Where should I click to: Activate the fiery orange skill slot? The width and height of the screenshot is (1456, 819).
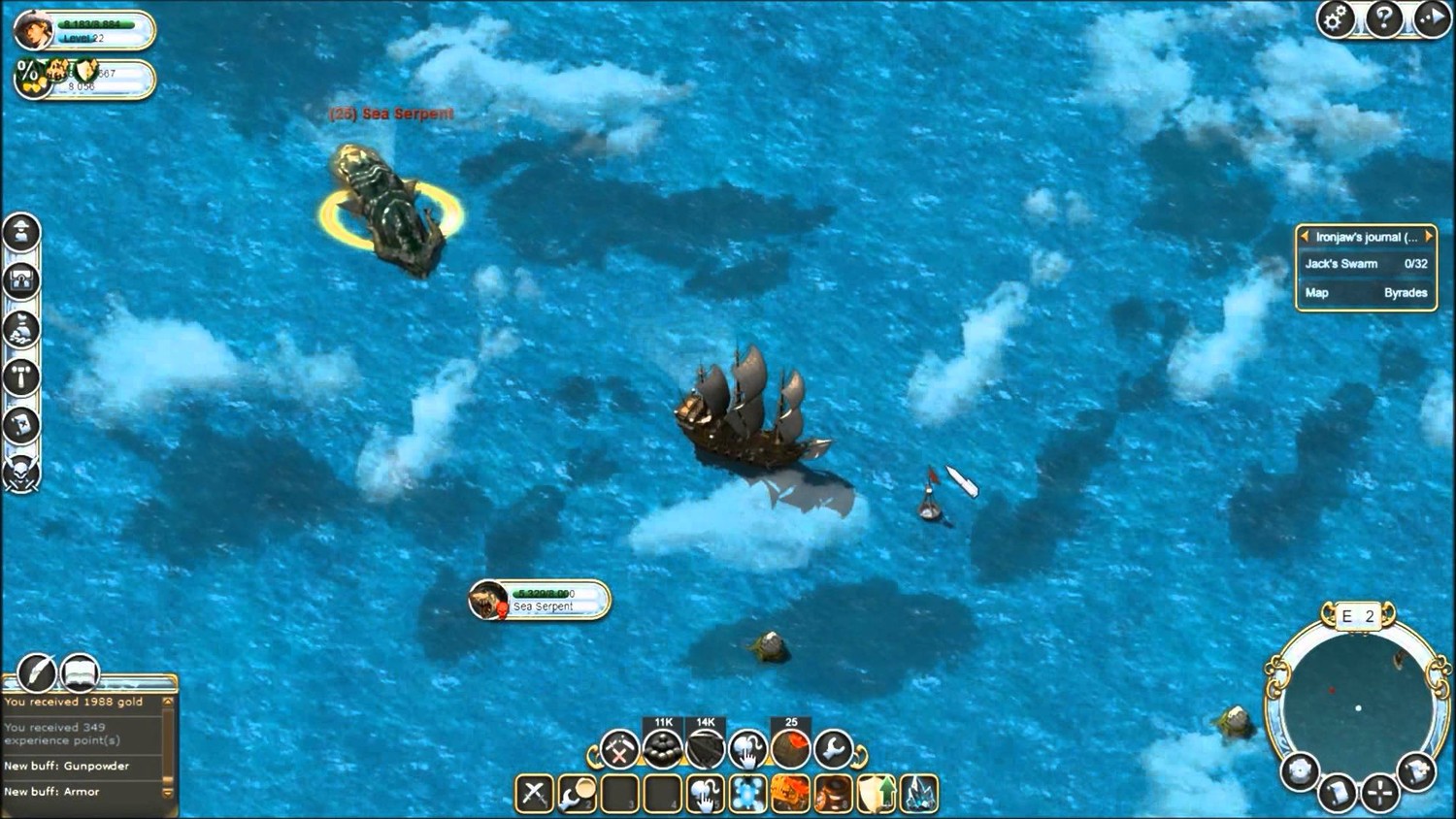790,793
